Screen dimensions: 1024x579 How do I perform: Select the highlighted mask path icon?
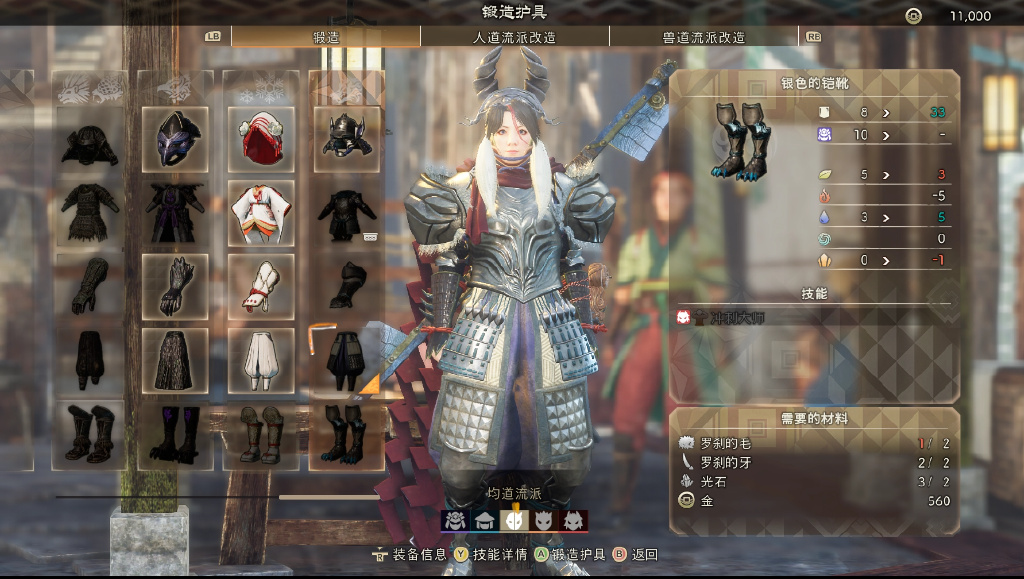514,520
